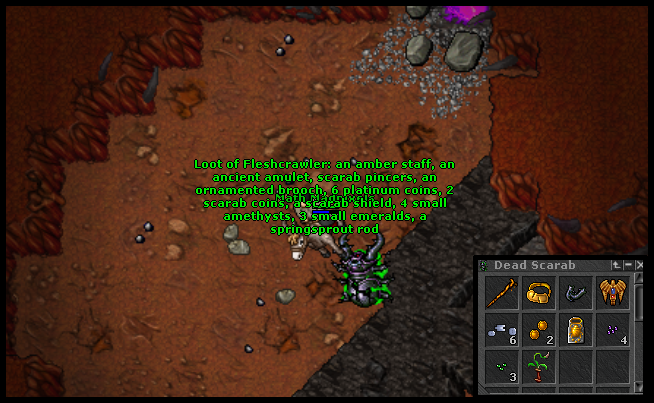Select the amber staff in the loot

point(501,293)
